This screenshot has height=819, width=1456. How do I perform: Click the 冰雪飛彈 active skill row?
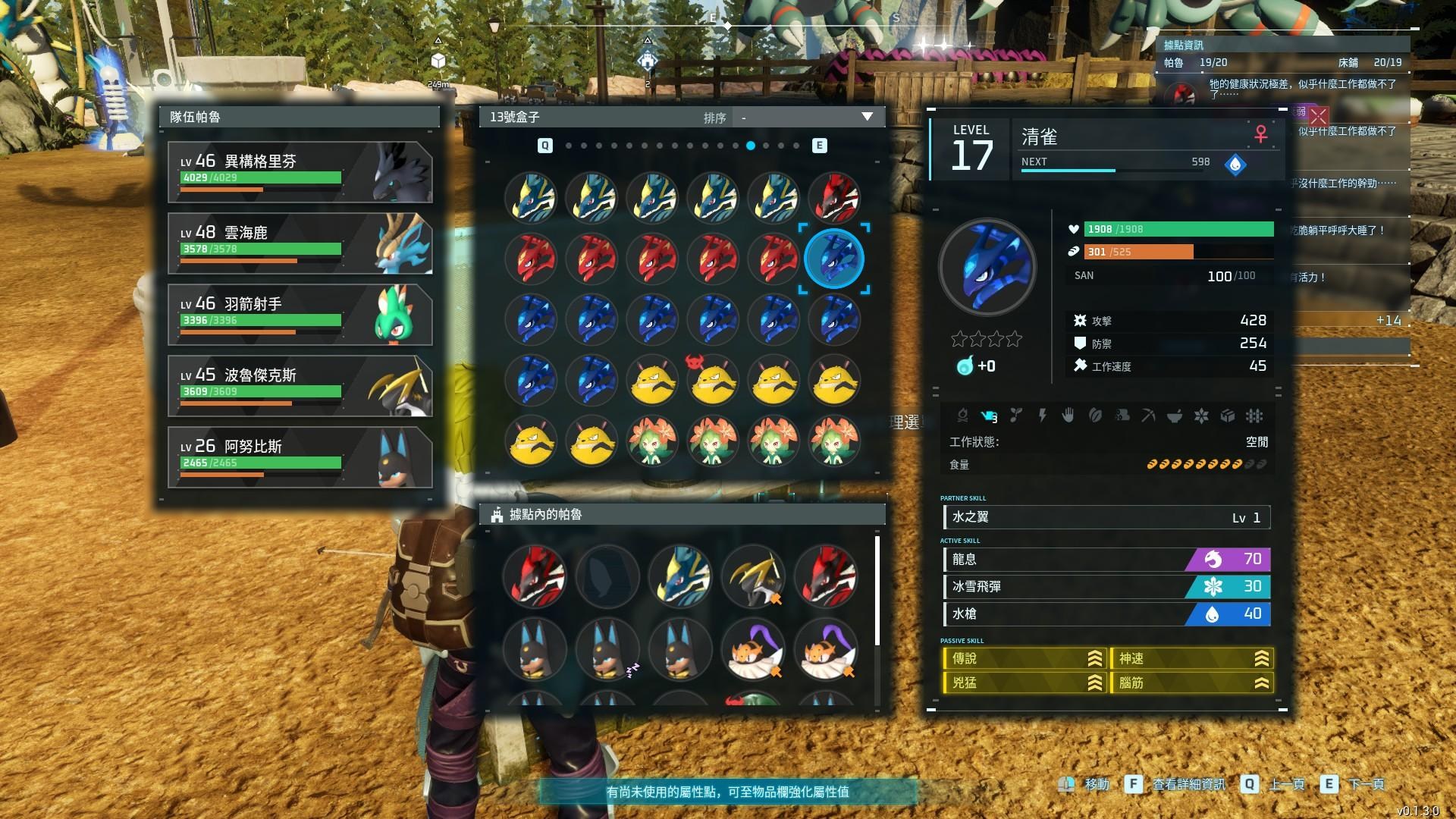point(1106,586)
